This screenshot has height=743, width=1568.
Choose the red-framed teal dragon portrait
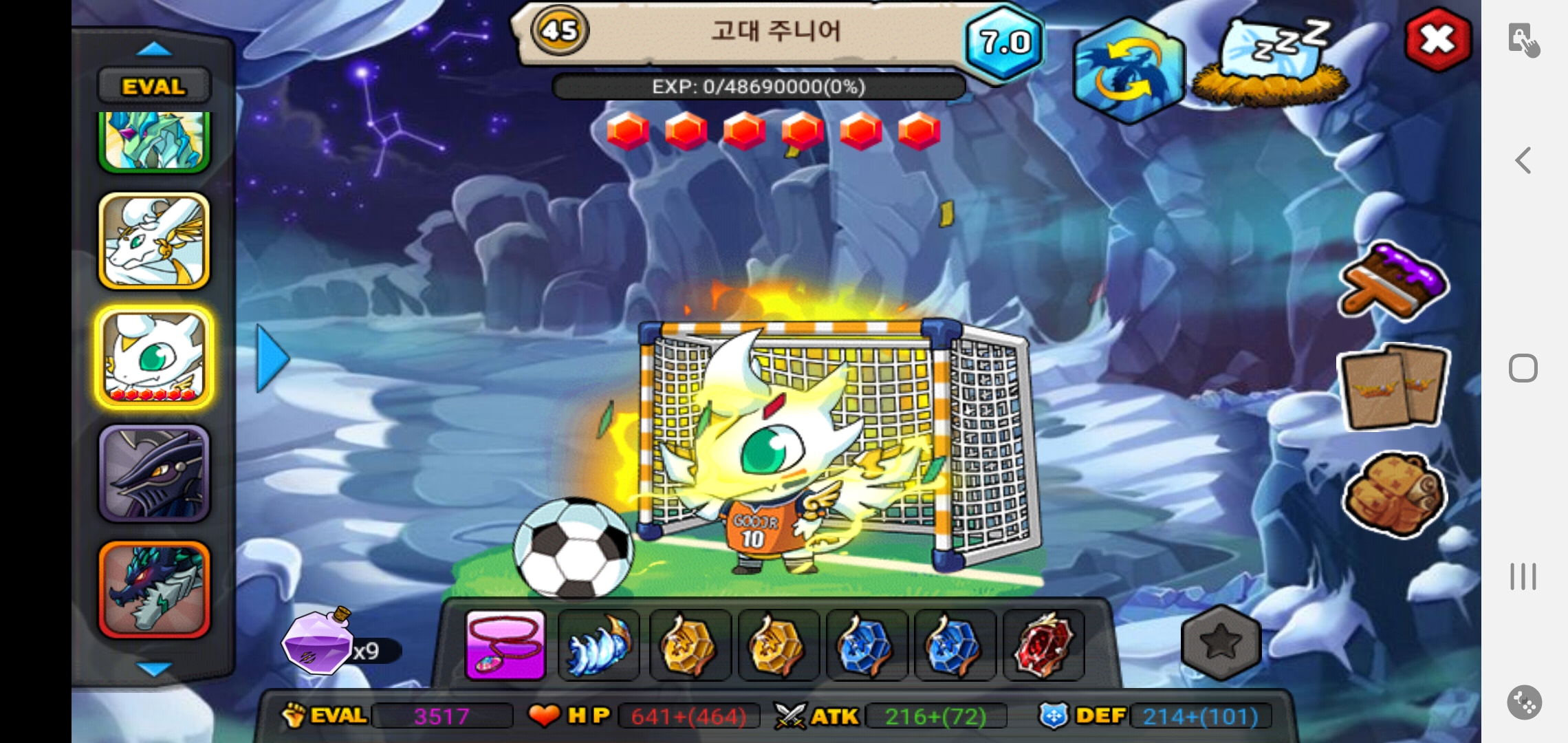tap(154, 589)
